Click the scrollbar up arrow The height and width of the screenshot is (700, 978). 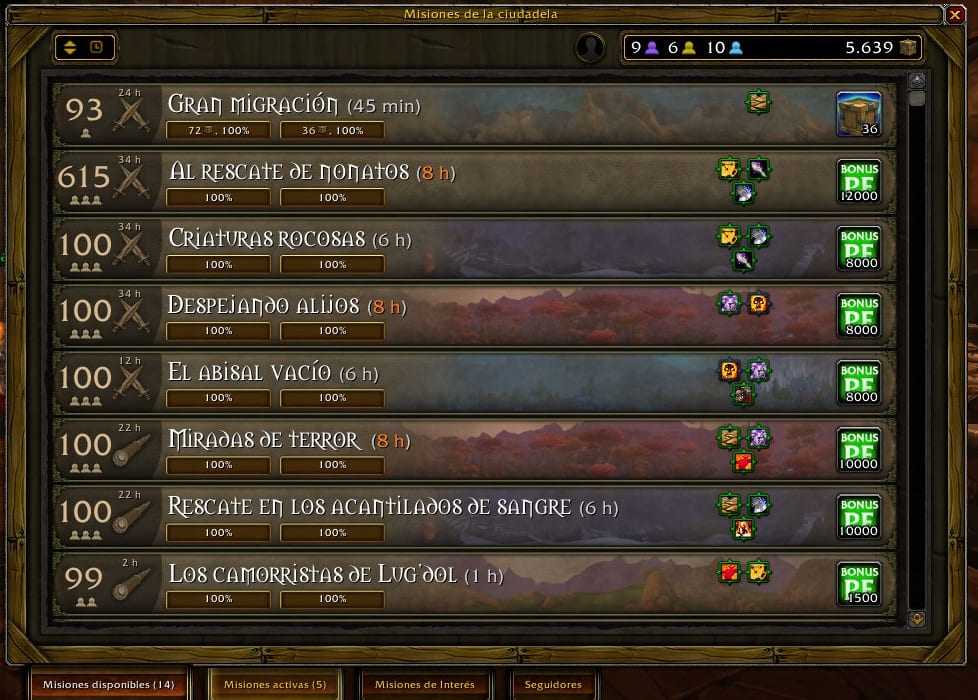coord(917,80)
